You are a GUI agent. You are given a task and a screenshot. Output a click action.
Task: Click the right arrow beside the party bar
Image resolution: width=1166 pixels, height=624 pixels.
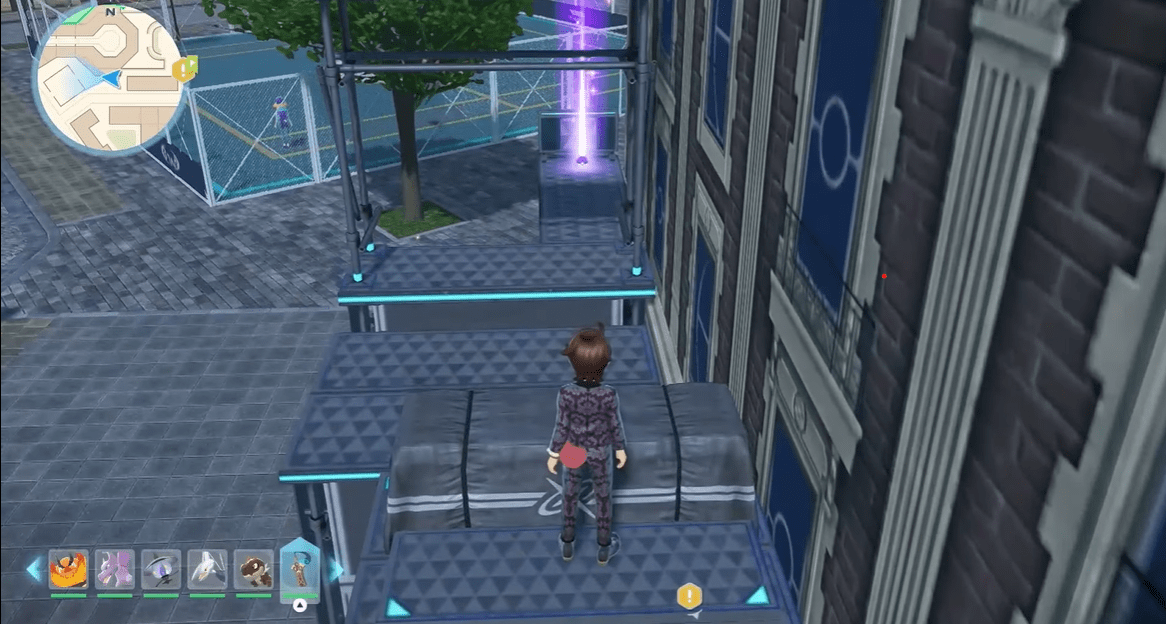point(336,570)
